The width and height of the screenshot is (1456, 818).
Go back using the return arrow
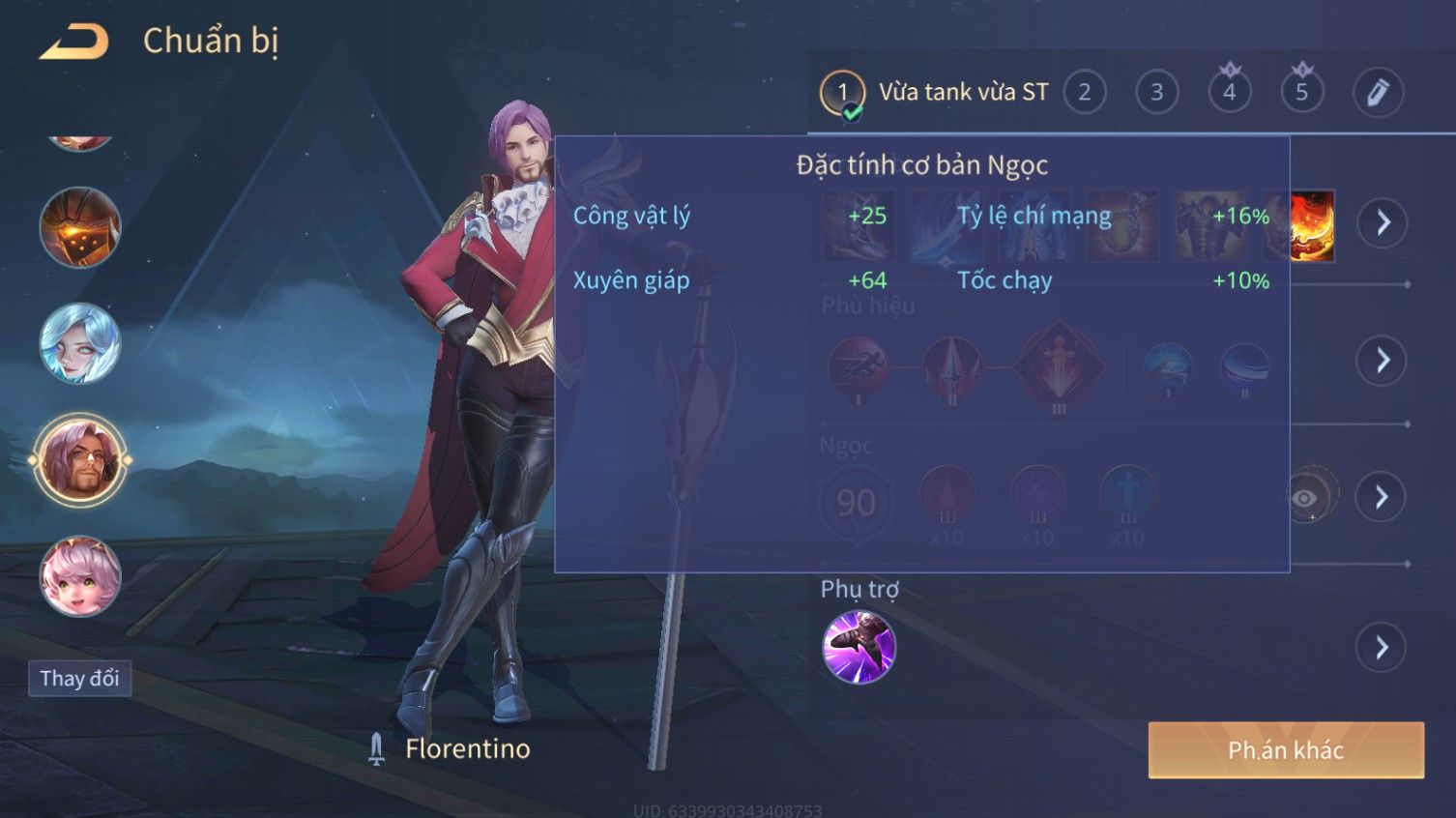pyautogui.click(x=74, y=42)
